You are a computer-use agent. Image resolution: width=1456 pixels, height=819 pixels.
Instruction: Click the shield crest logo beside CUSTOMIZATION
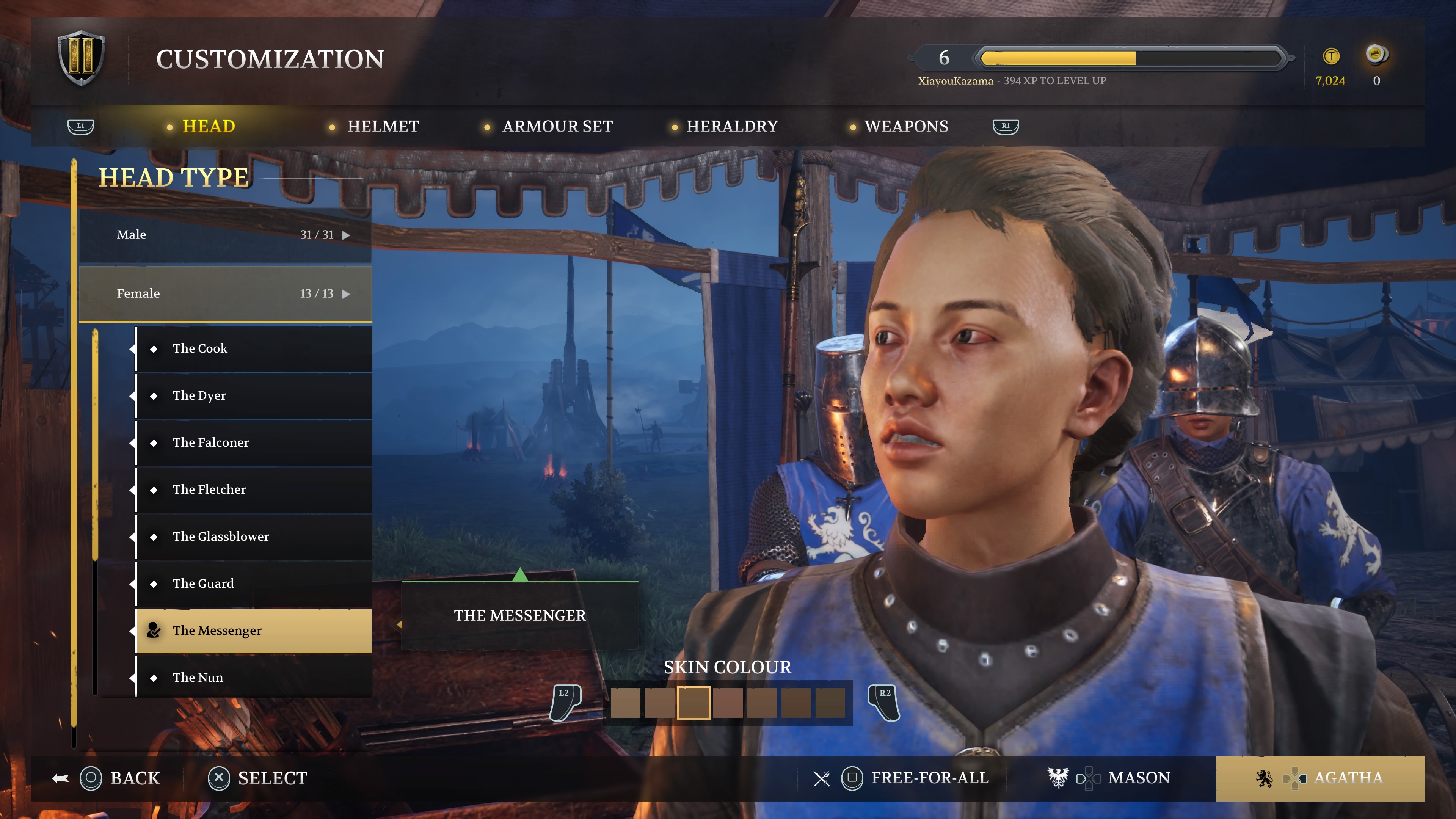pos(81,58)
